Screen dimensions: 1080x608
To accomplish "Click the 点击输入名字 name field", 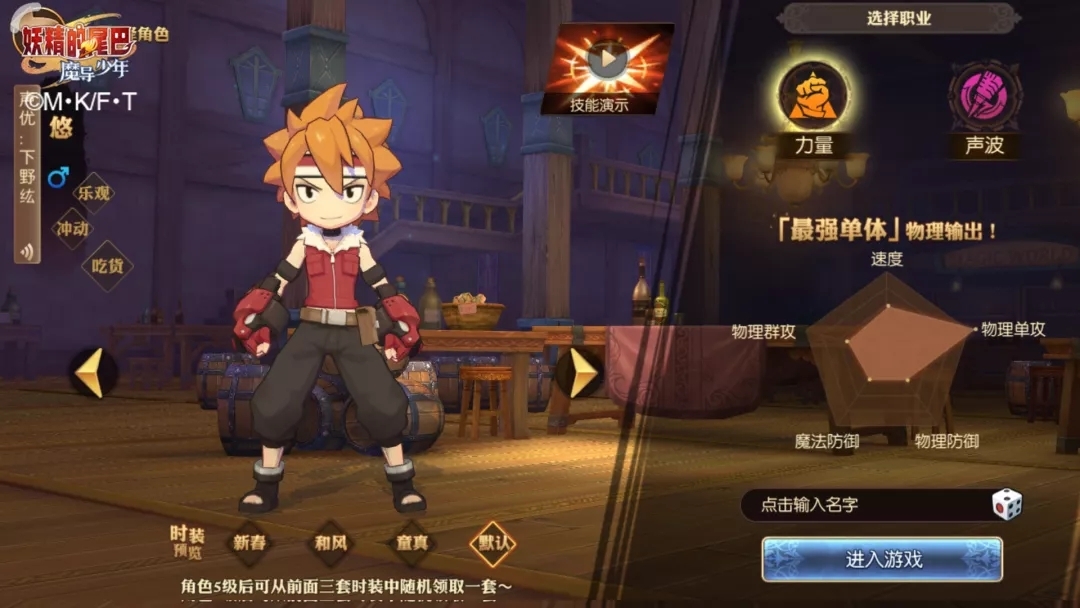I will pos(860,505).
